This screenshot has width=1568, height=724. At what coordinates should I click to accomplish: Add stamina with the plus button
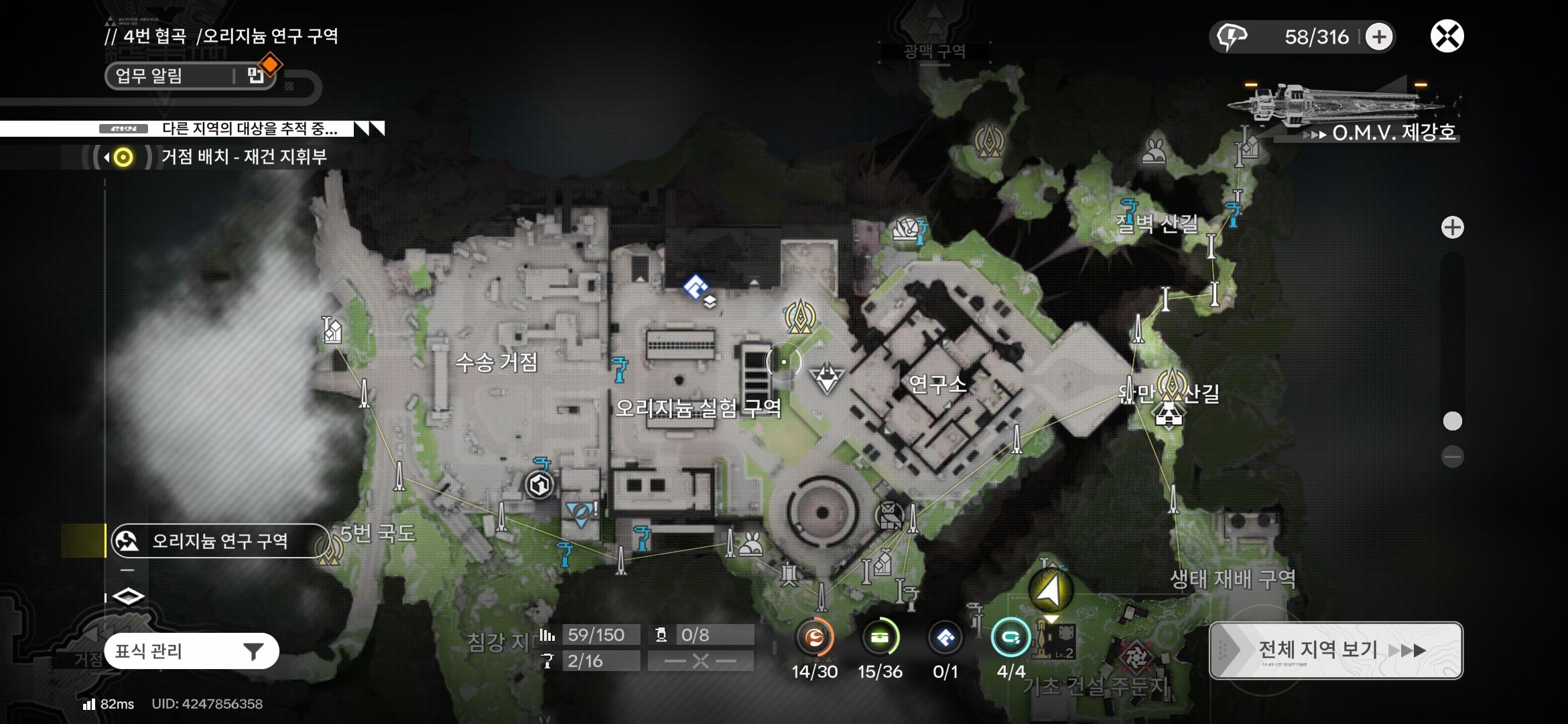coord(1378,37)
